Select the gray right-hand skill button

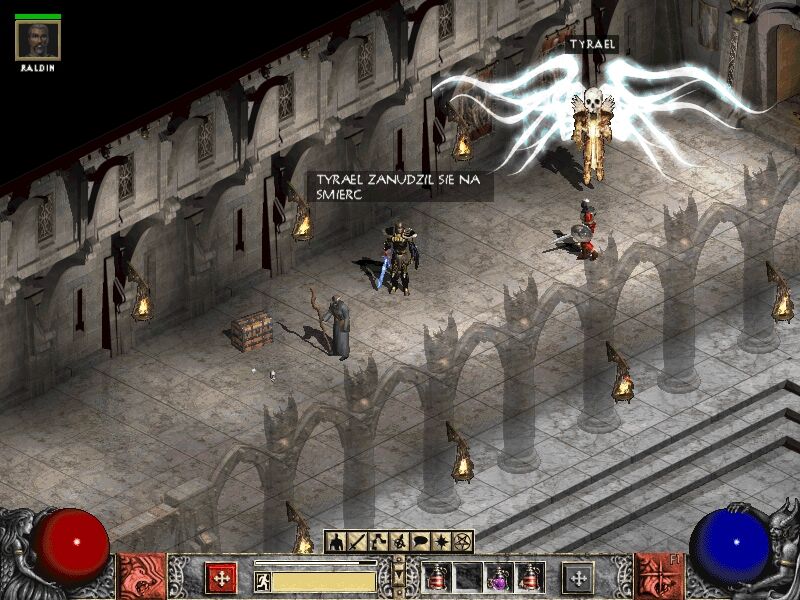click(x=577, y=578)
